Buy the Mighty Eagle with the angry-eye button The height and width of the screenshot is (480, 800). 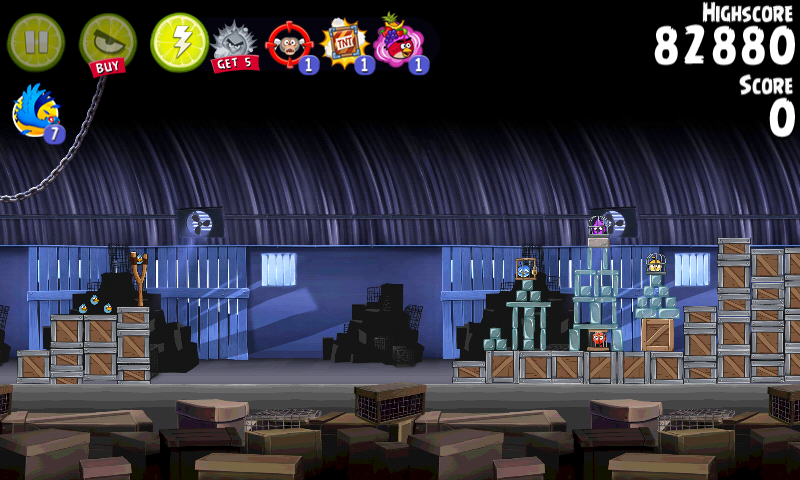107,42
